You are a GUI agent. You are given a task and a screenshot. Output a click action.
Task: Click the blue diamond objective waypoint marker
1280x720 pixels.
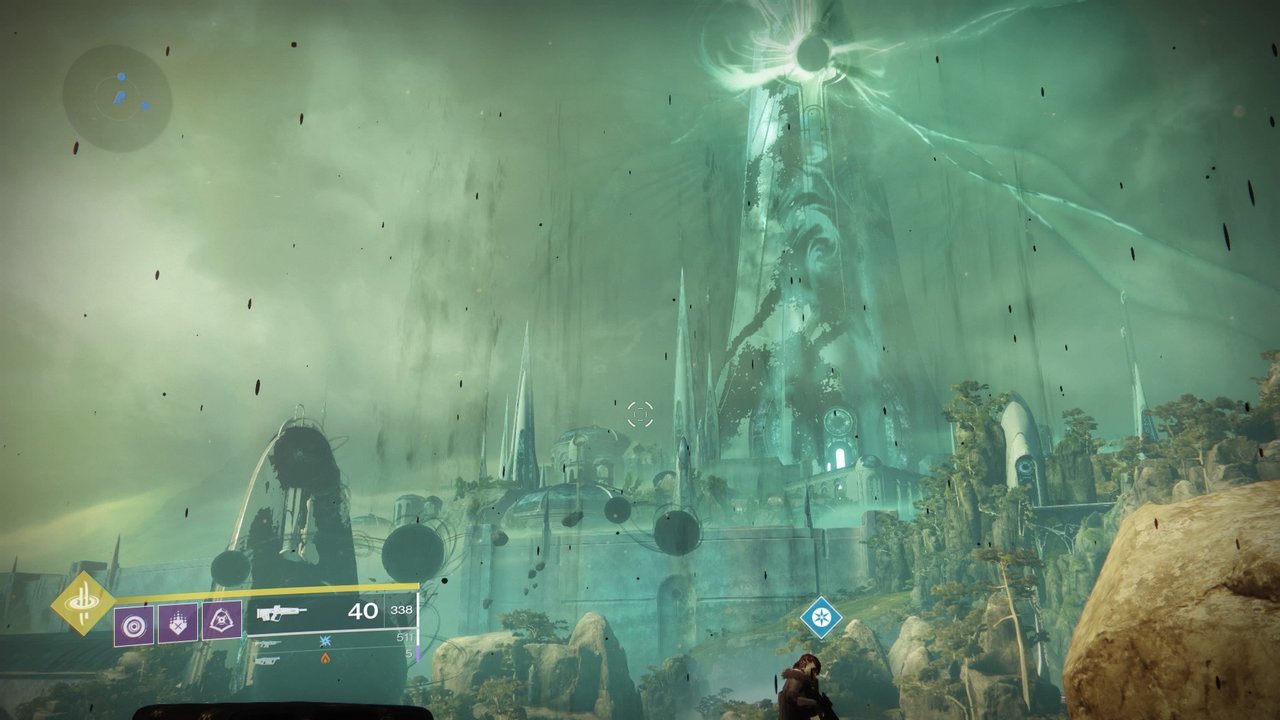[821, 617]
